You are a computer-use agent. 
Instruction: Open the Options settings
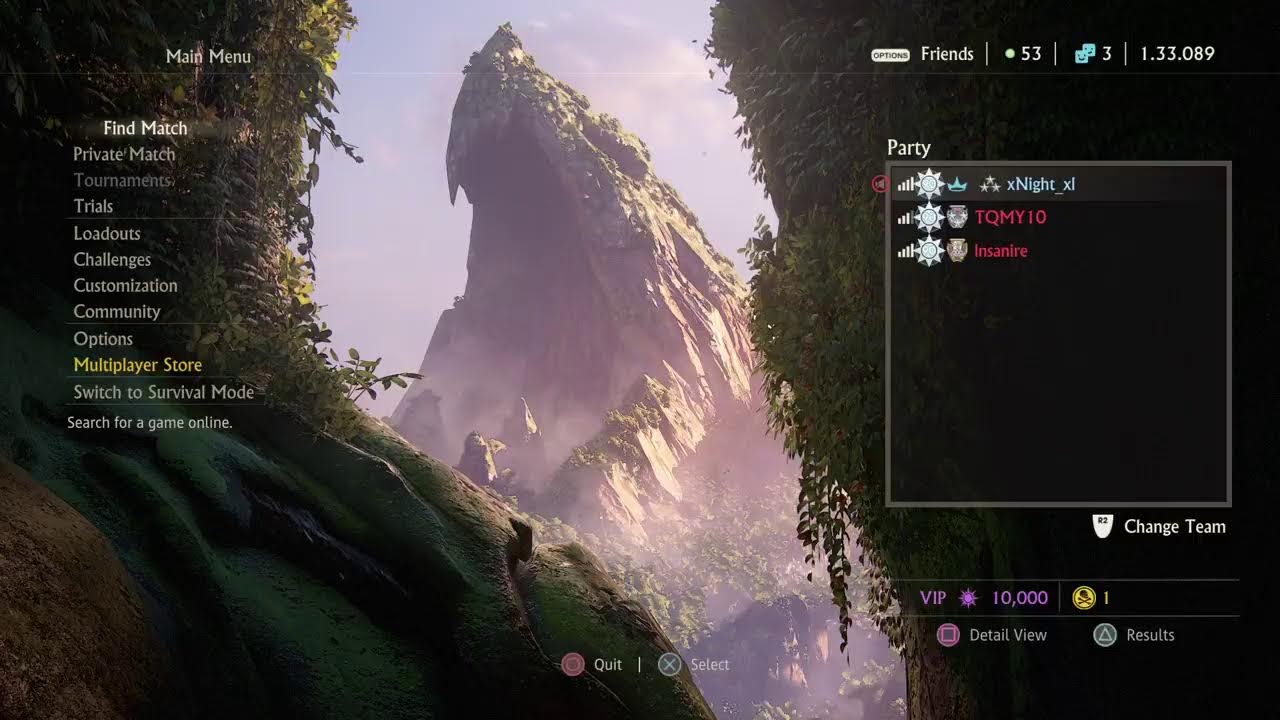point(103,338)
